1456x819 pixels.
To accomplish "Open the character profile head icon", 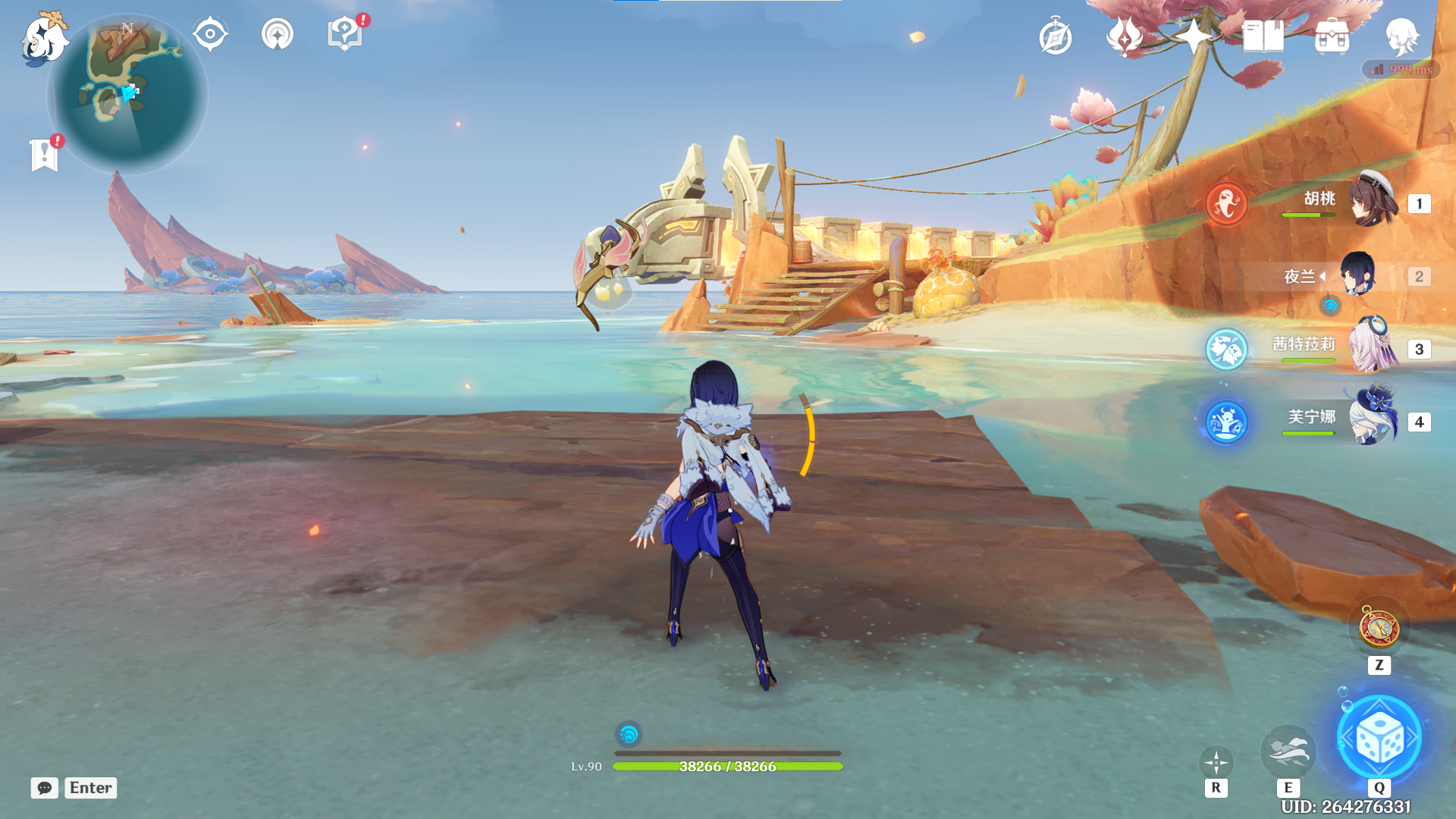I will tap(1401, 36).
